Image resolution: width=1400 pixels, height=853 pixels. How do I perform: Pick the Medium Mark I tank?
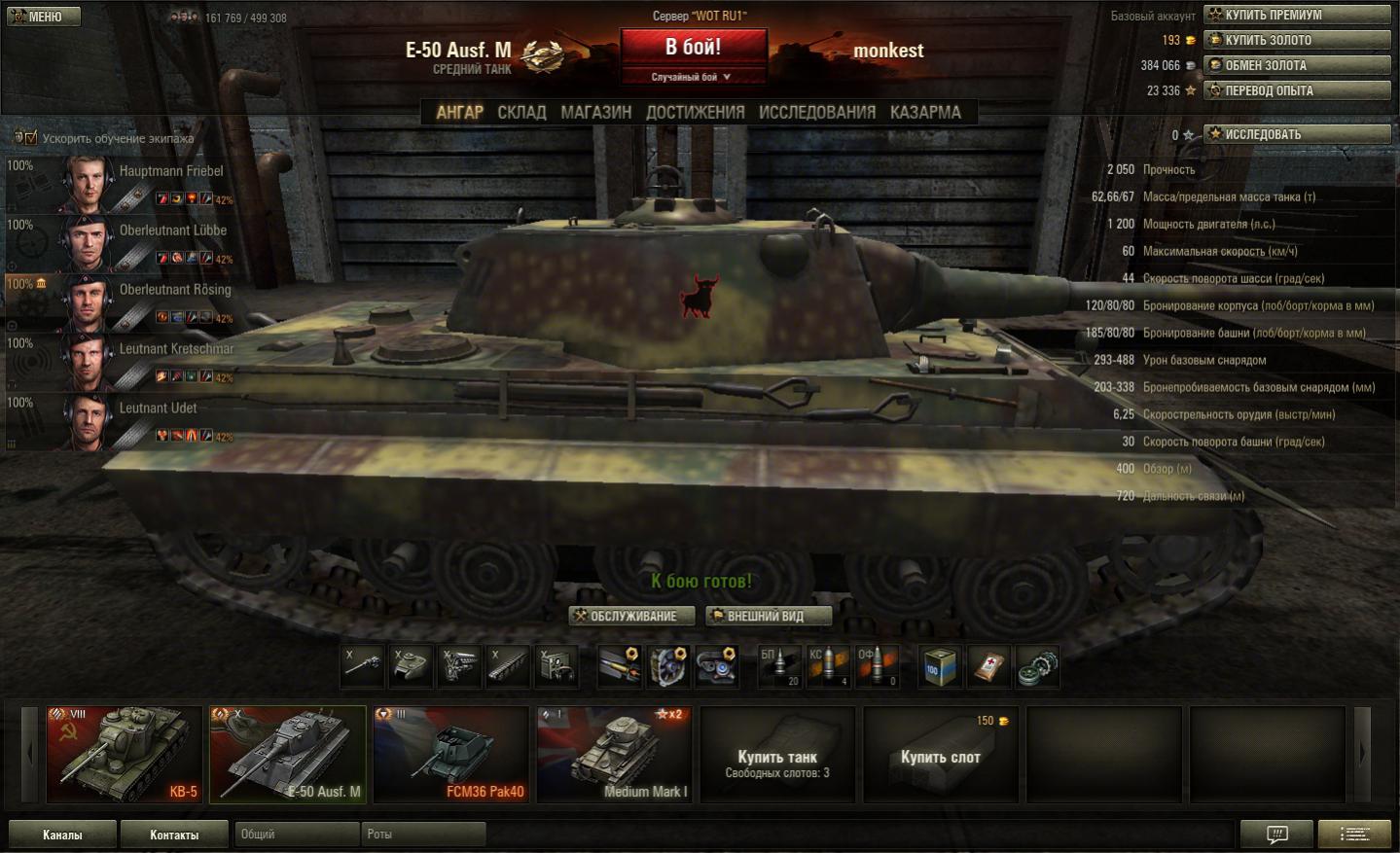coord(614,754)
